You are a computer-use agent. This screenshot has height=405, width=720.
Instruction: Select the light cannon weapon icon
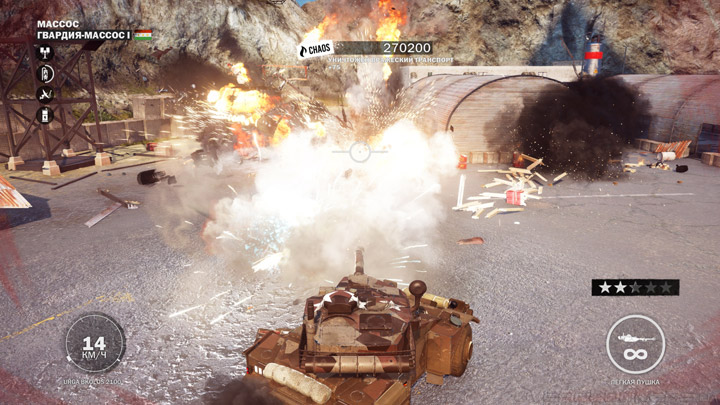click(635, 344)
